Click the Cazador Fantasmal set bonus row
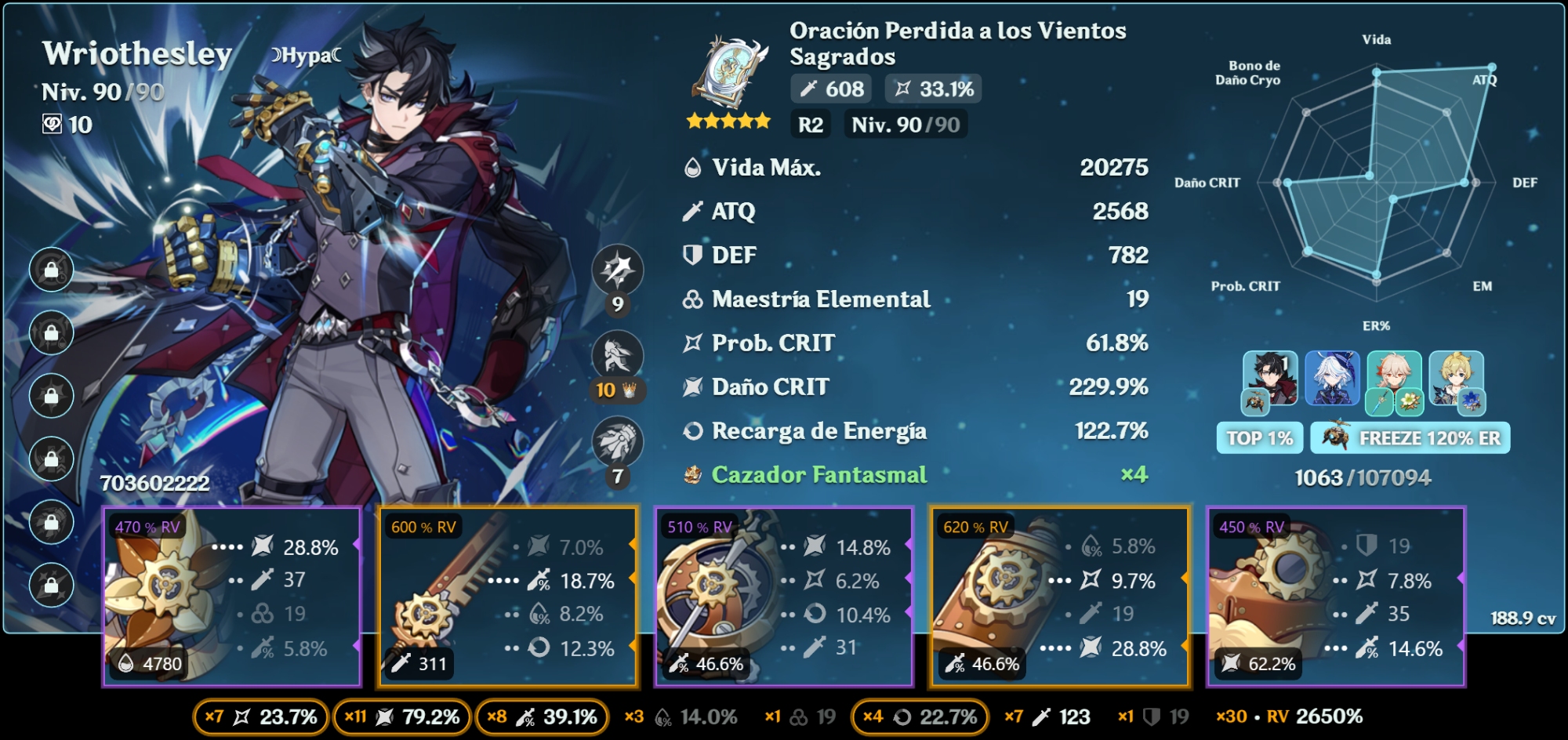The height and width of the screenshot is (740, 1568). tap(915, 475)
